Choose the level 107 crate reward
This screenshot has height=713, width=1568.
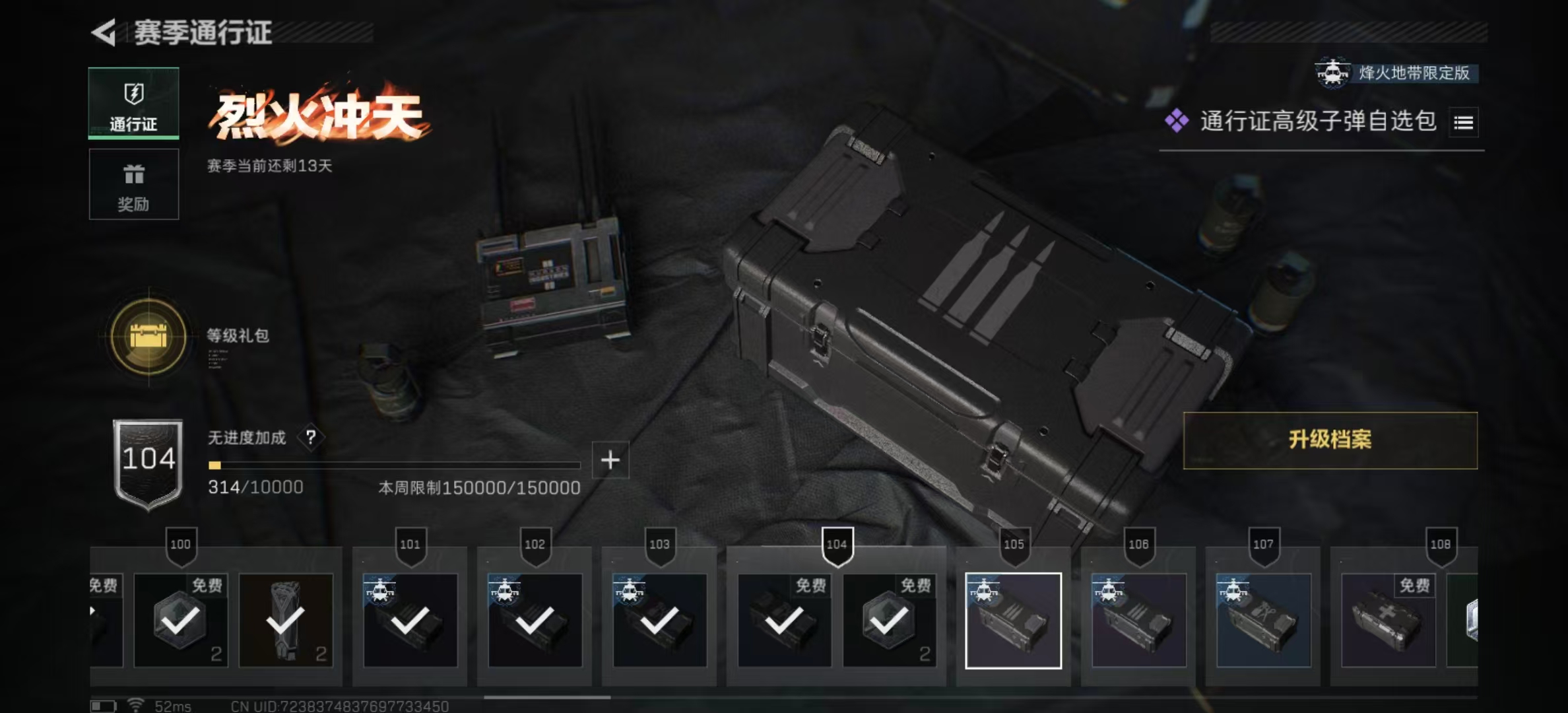pyautogui.click(x=1263, y=621)
